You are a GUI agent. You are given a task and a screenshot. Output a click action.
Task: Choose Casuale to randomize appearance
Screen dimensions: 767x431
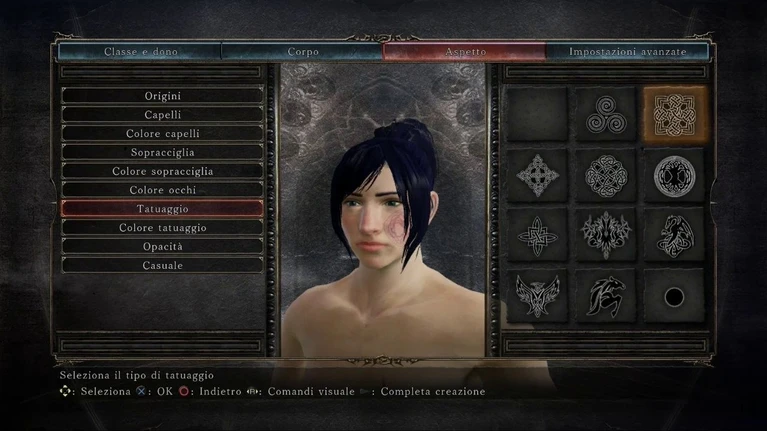(x=162, y=265)
